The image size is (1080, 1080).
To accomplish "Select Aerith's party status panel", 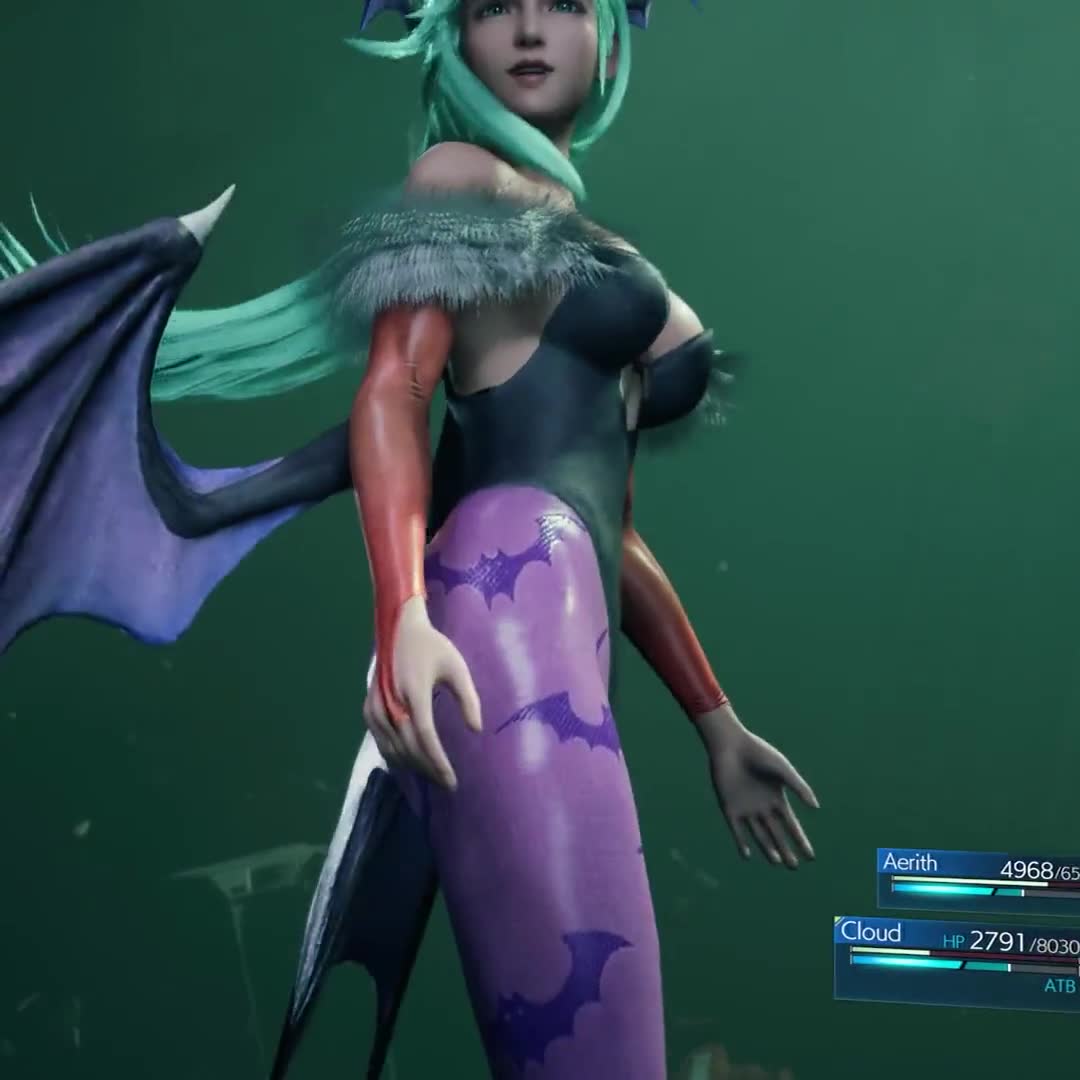I will click(x=978, y=878).
